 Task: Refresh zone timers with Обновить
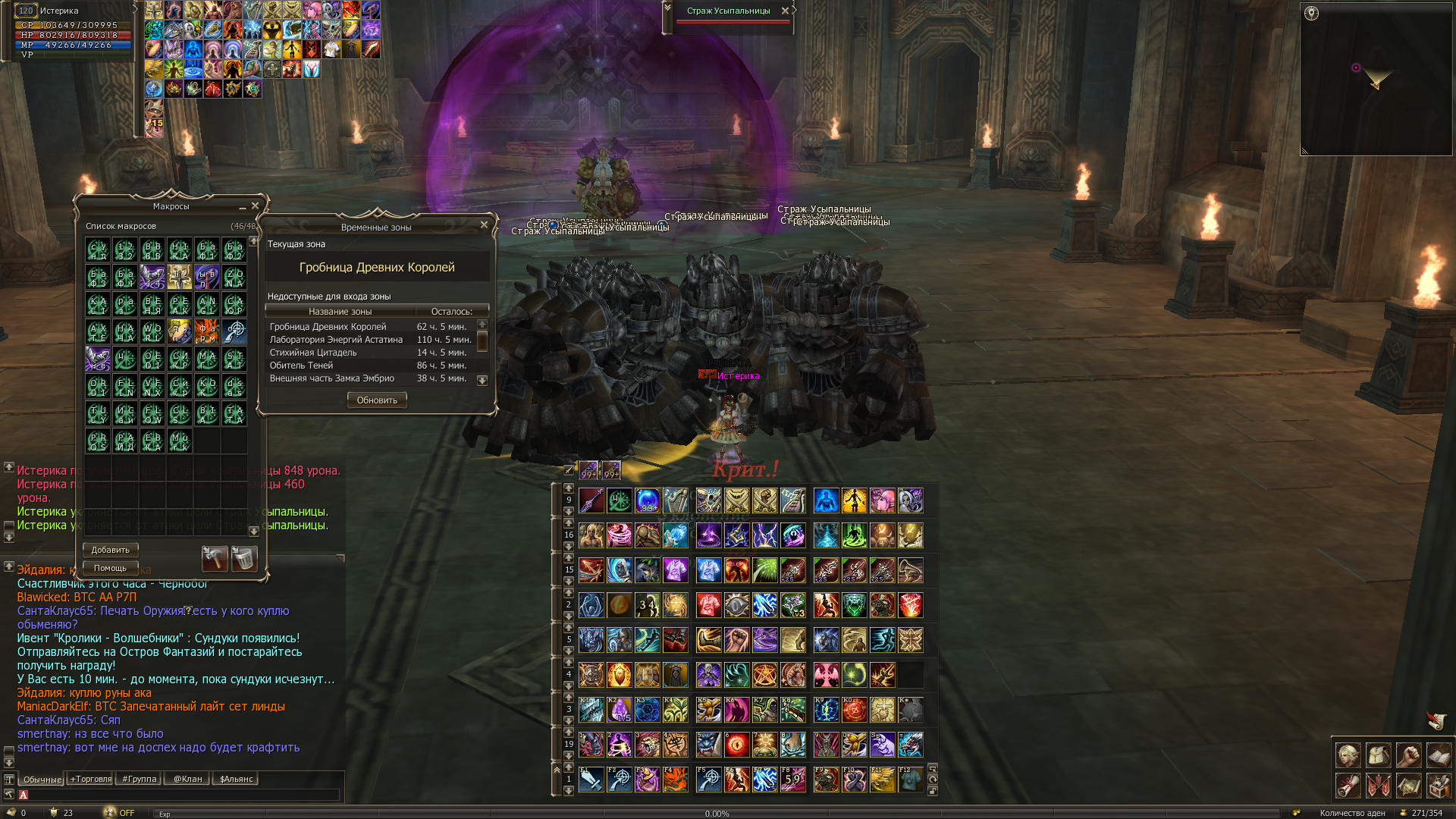point(377,400)
